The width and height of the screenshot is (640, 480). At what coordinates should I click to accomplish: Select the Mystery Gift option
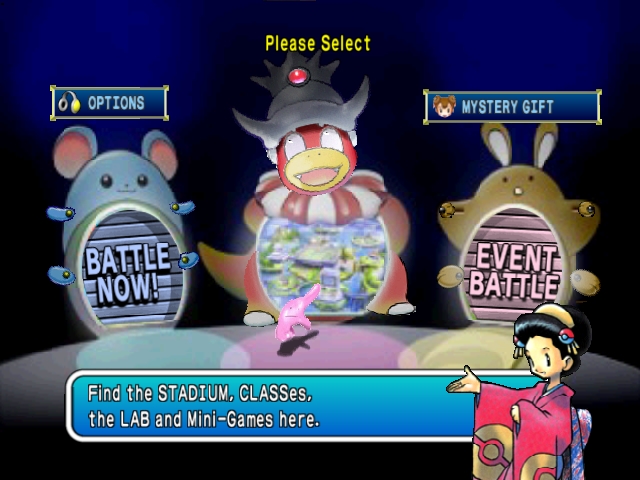coord(512,107)
